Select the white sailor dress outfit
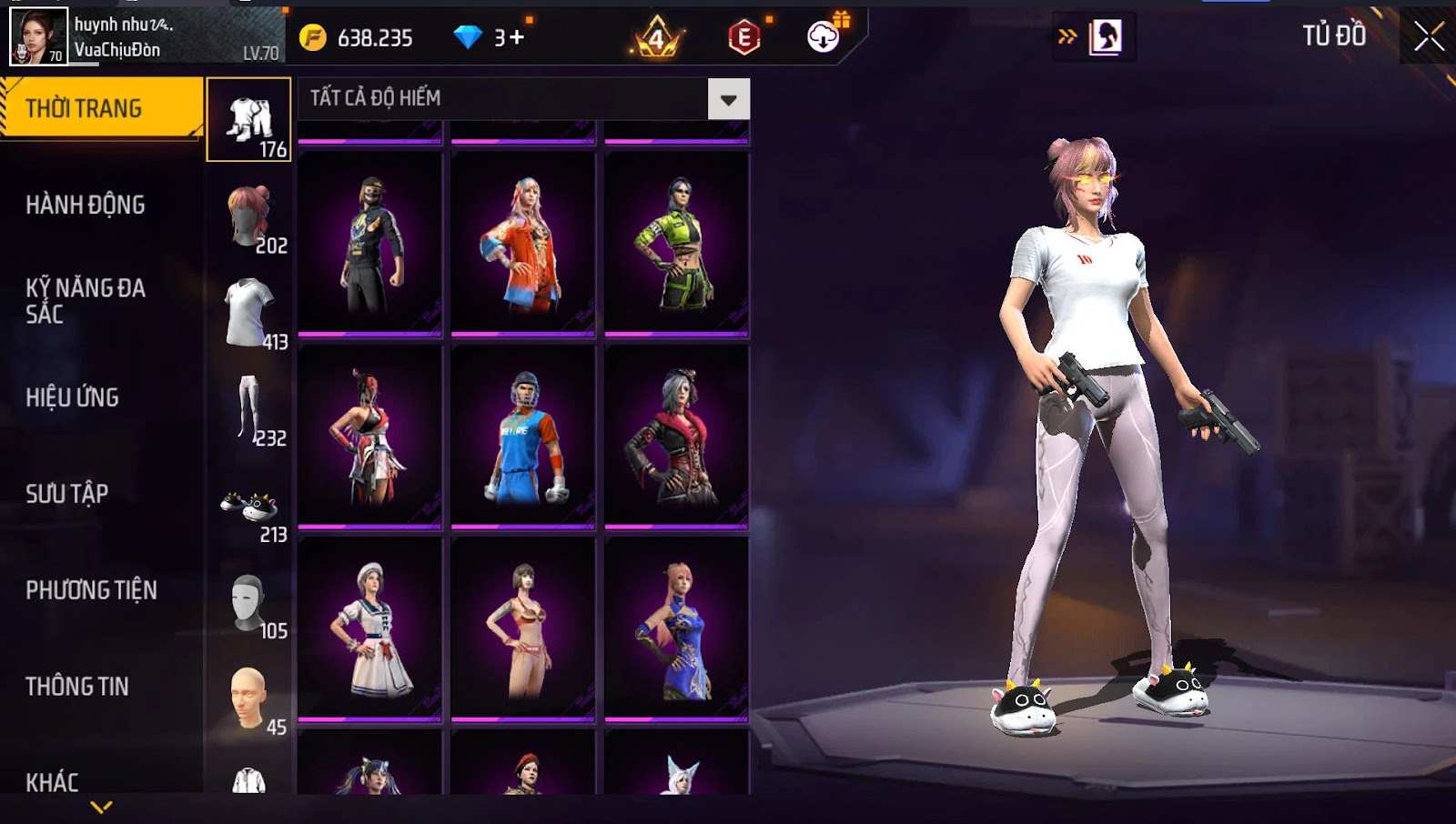 pyautogui.click(x=369, y=628)
